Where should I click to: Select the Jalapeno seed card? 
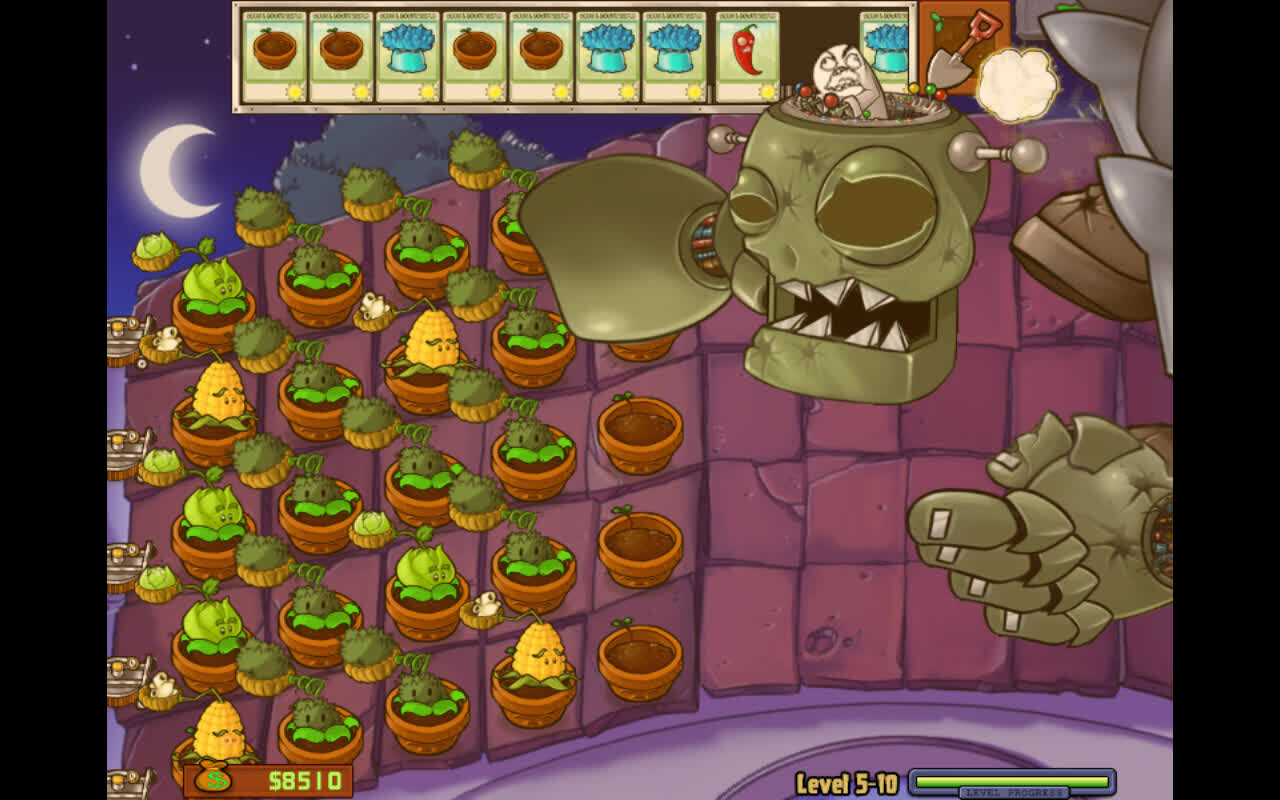click(747, 56)
